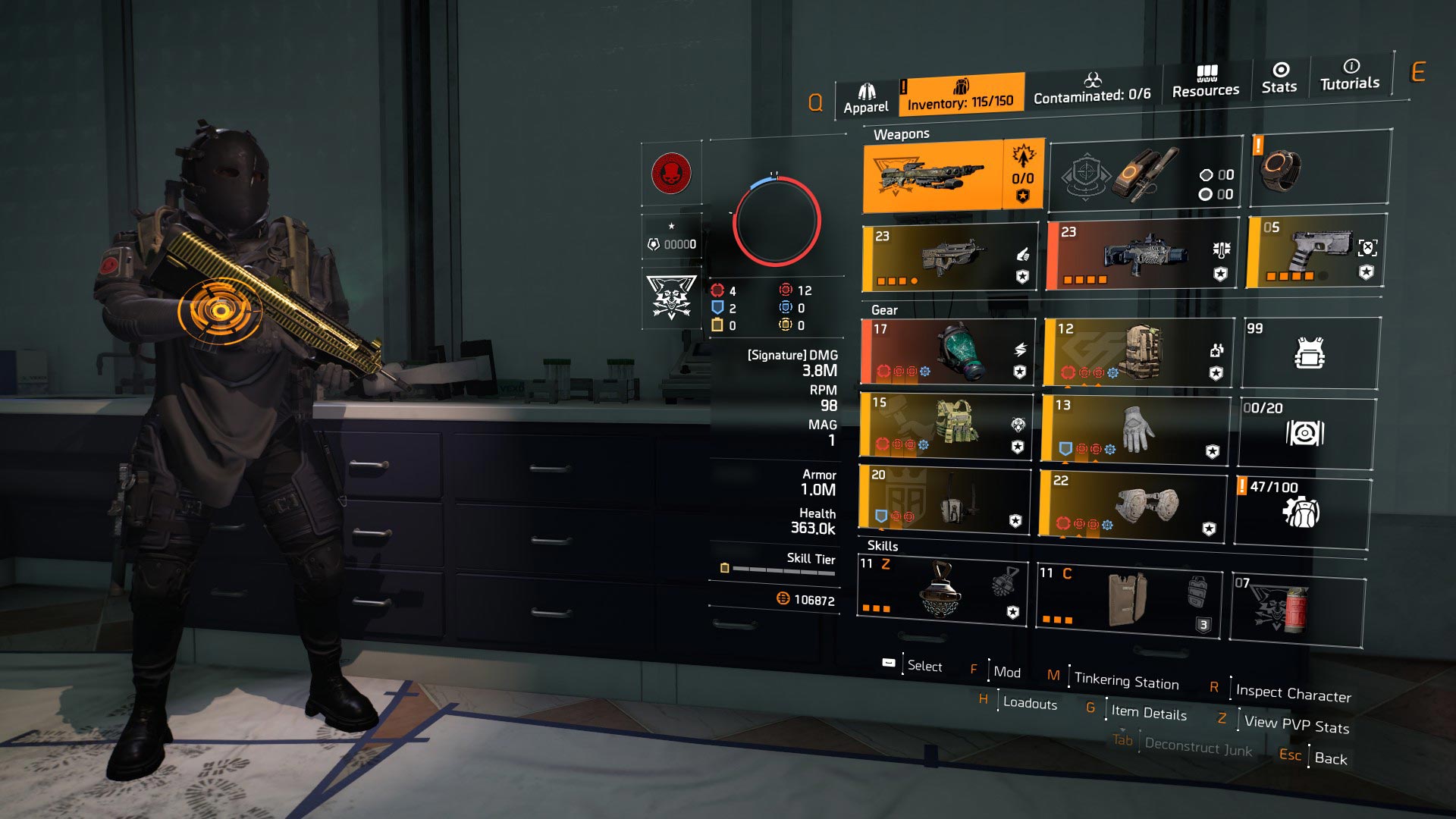The image size is (1456, 819).
Task: Choose the backpack gear slot
Action: [x=1137, y=352]
